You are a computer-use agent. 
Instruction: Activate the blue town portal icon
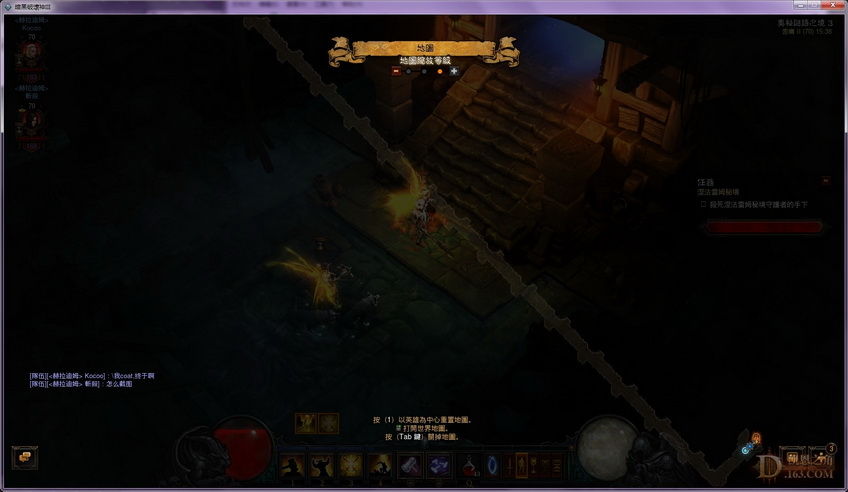point(492,465)
